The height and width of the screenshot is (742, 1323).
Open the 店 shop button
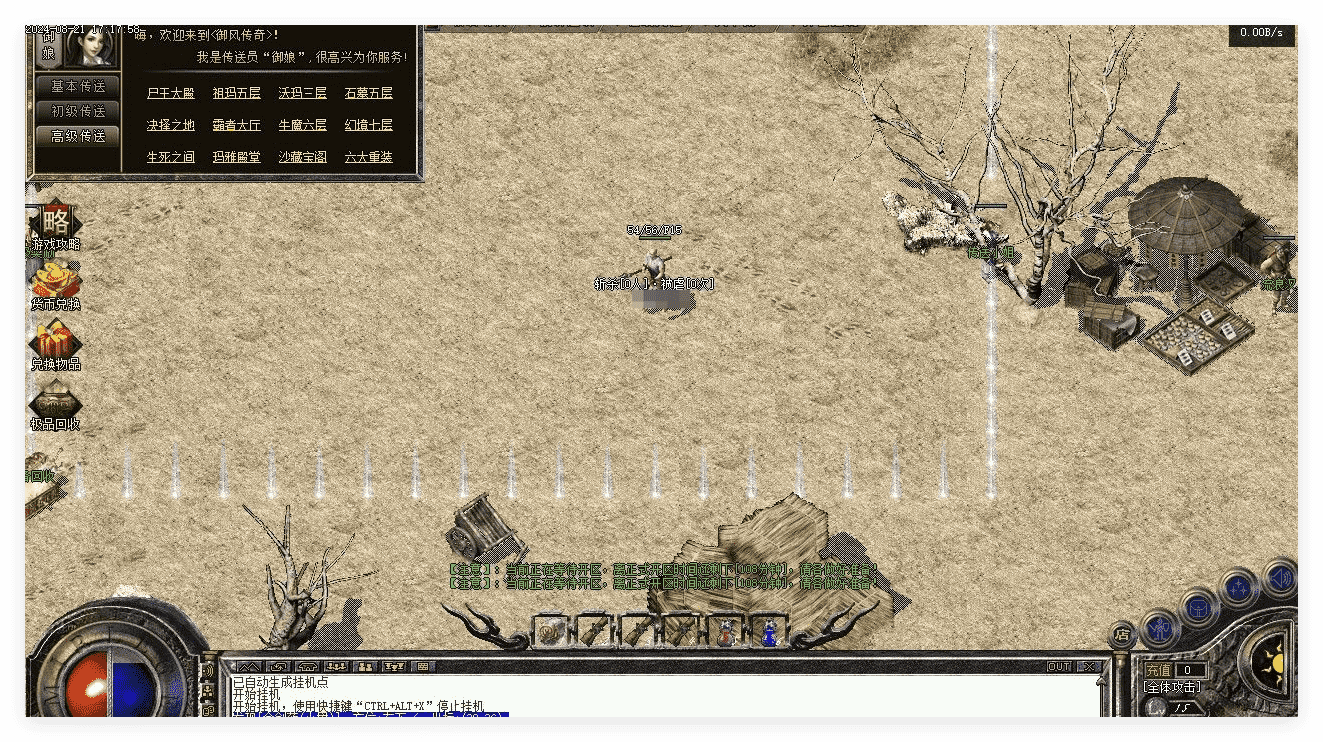(x=1123, y=634)
